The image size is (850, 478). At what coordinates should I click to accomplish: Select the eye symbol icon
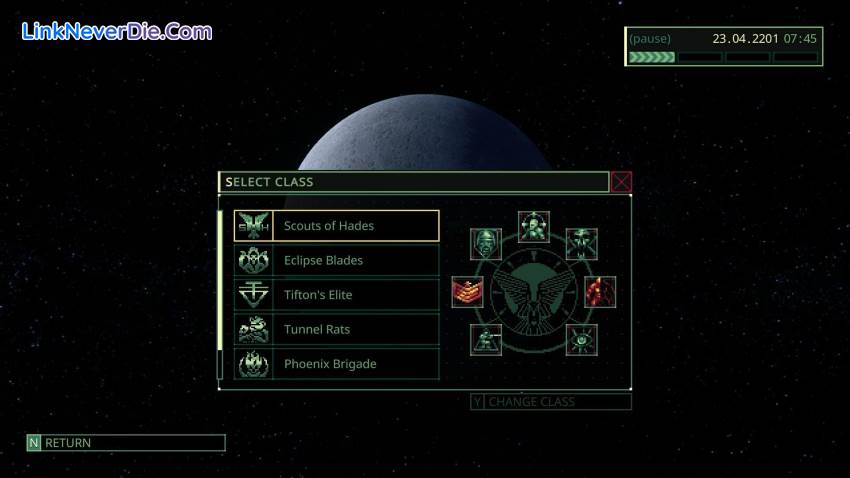pyautogui.click(x=581, y=340)
